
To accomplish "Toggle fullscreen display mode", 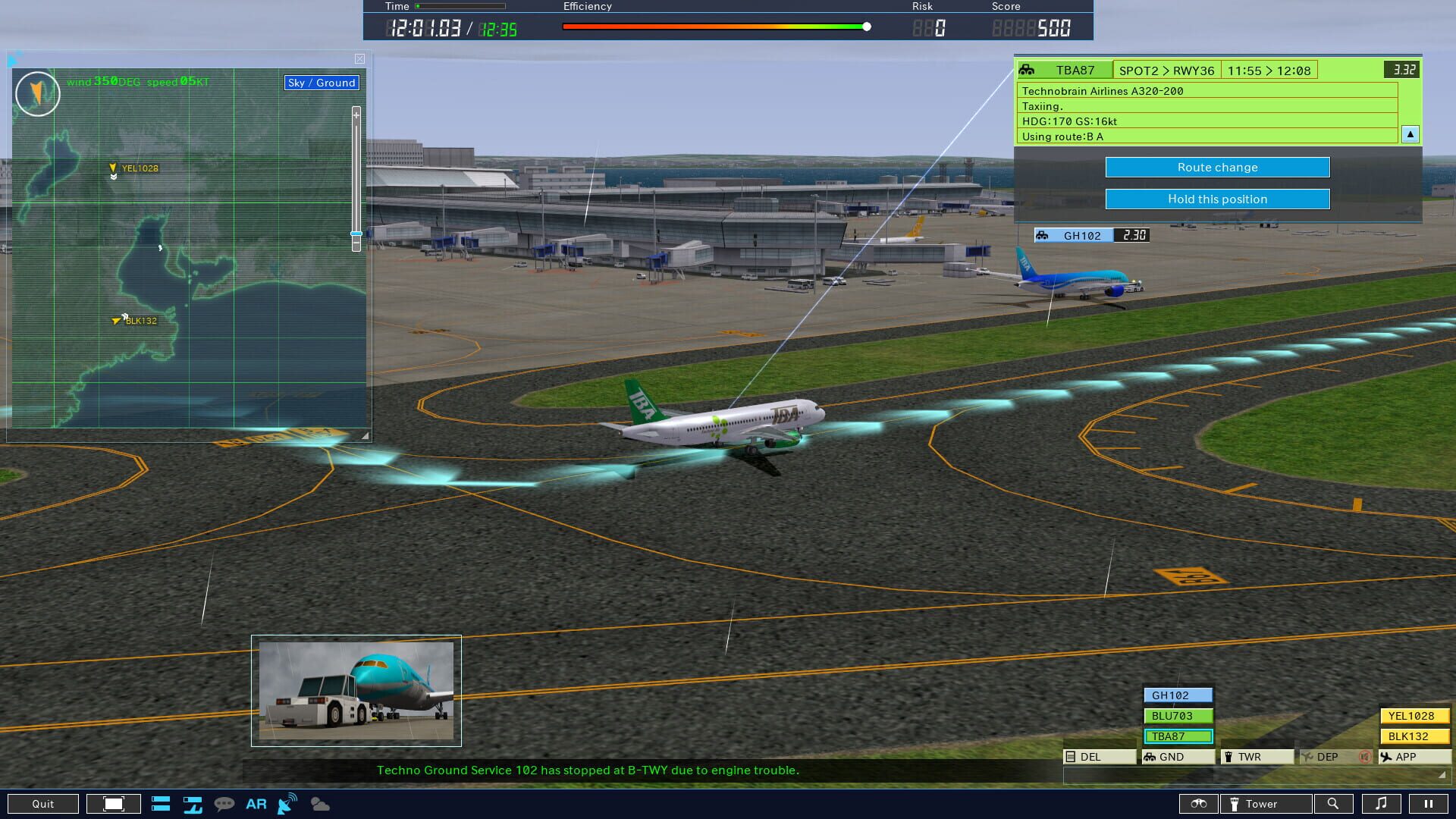I will [x=112, y=804].
